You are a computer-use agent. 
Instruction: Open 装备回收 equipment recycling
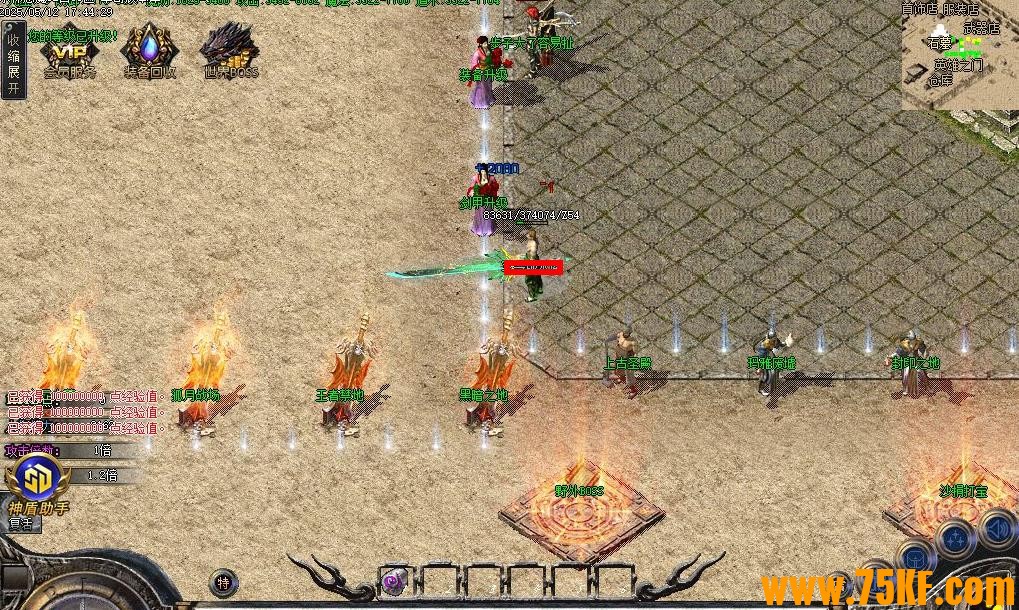tap(150, 52)
